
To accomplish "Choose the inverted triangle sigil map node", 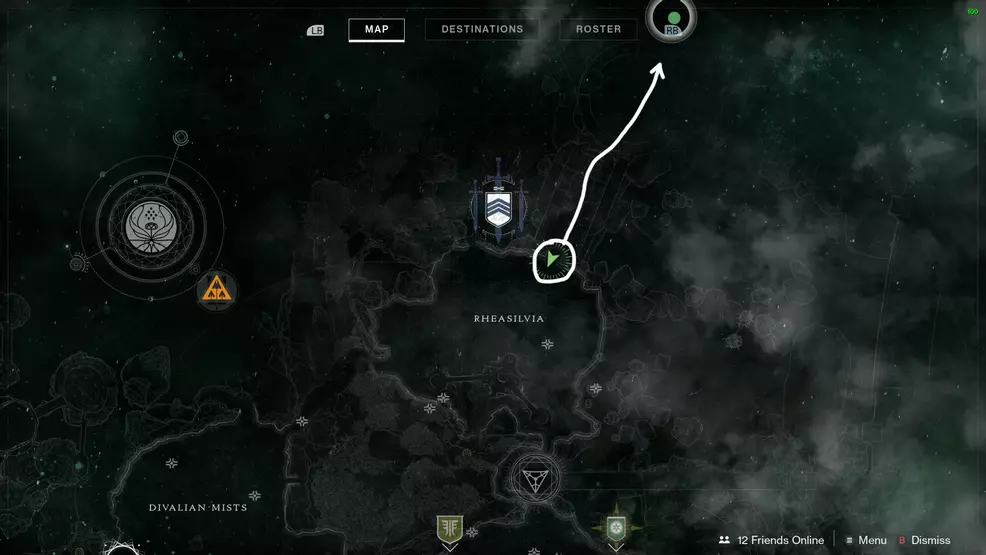I will (x=534, y=477).
